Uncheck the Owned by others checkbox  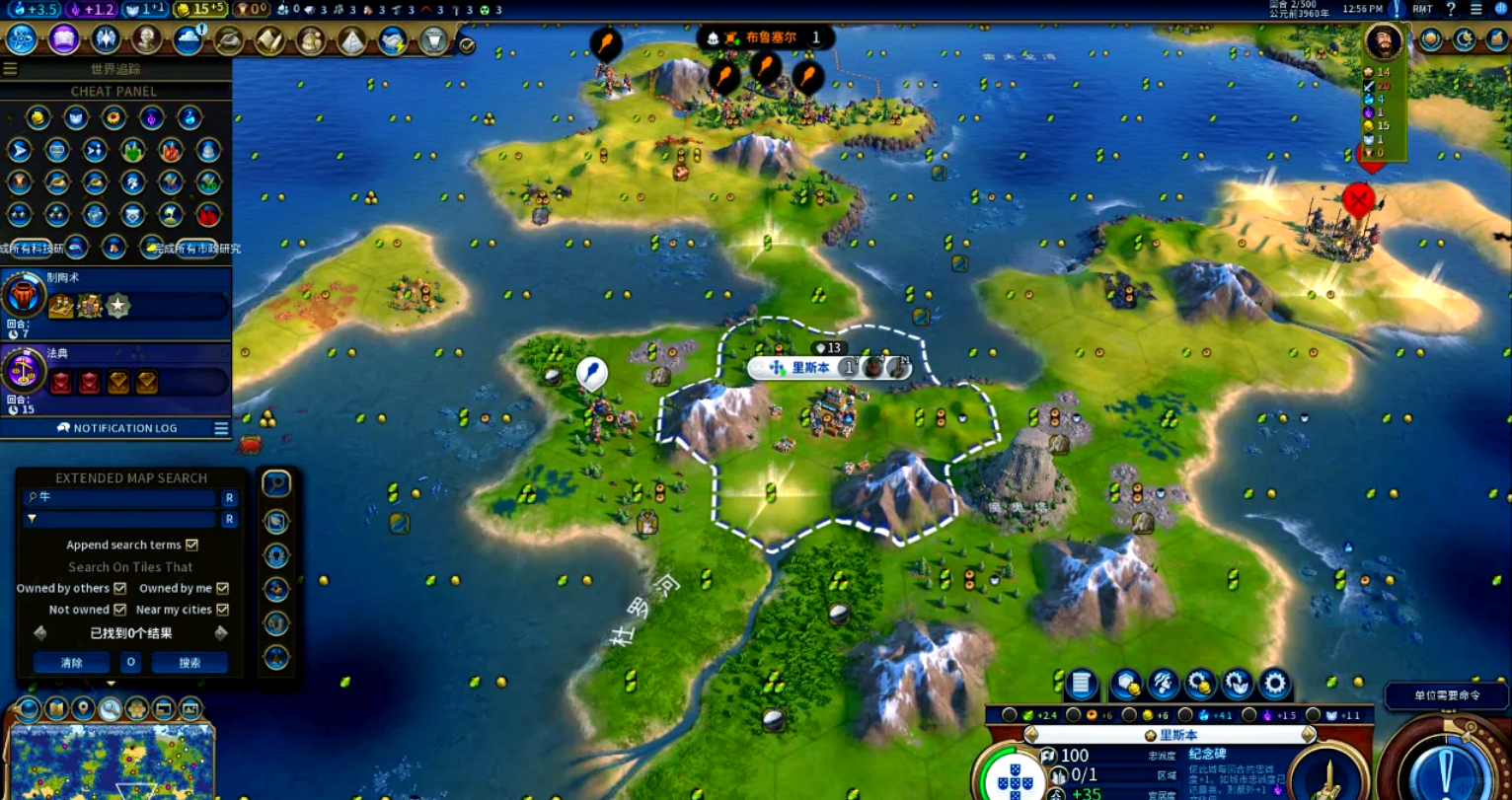[x=120, y=588]
